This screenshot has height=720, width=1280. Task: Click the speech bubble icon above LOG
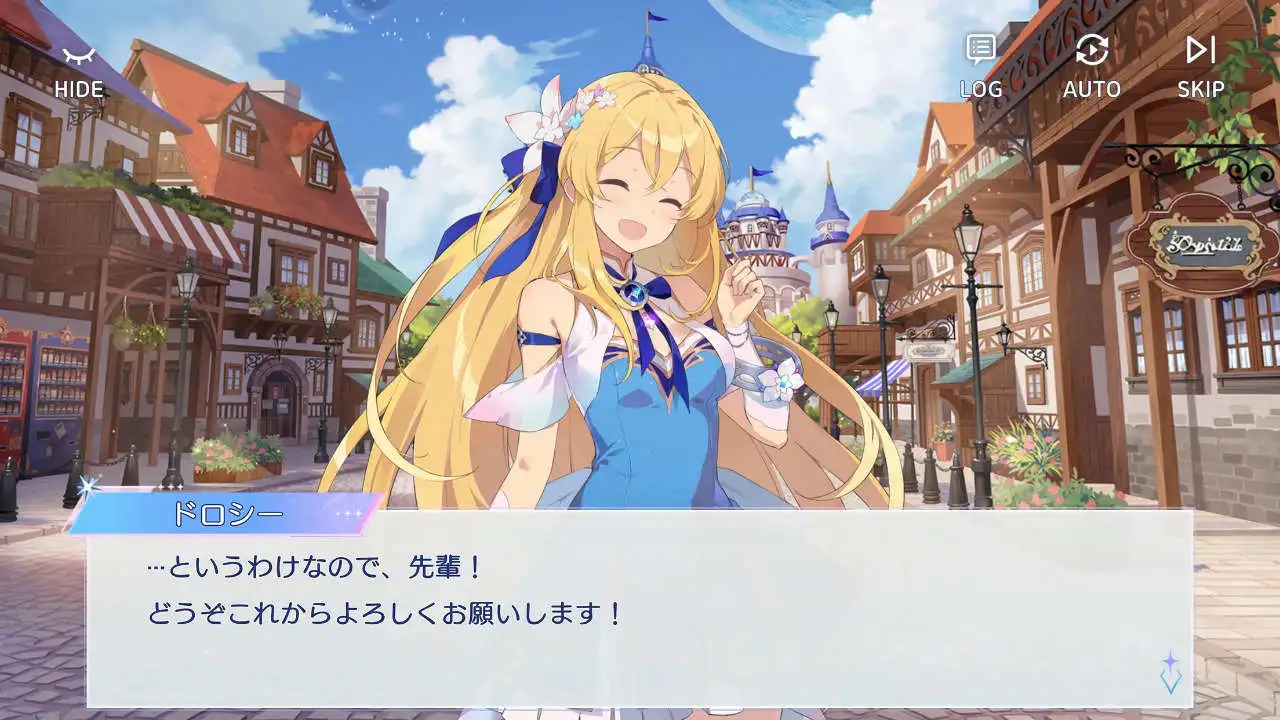tap(981, 47)
